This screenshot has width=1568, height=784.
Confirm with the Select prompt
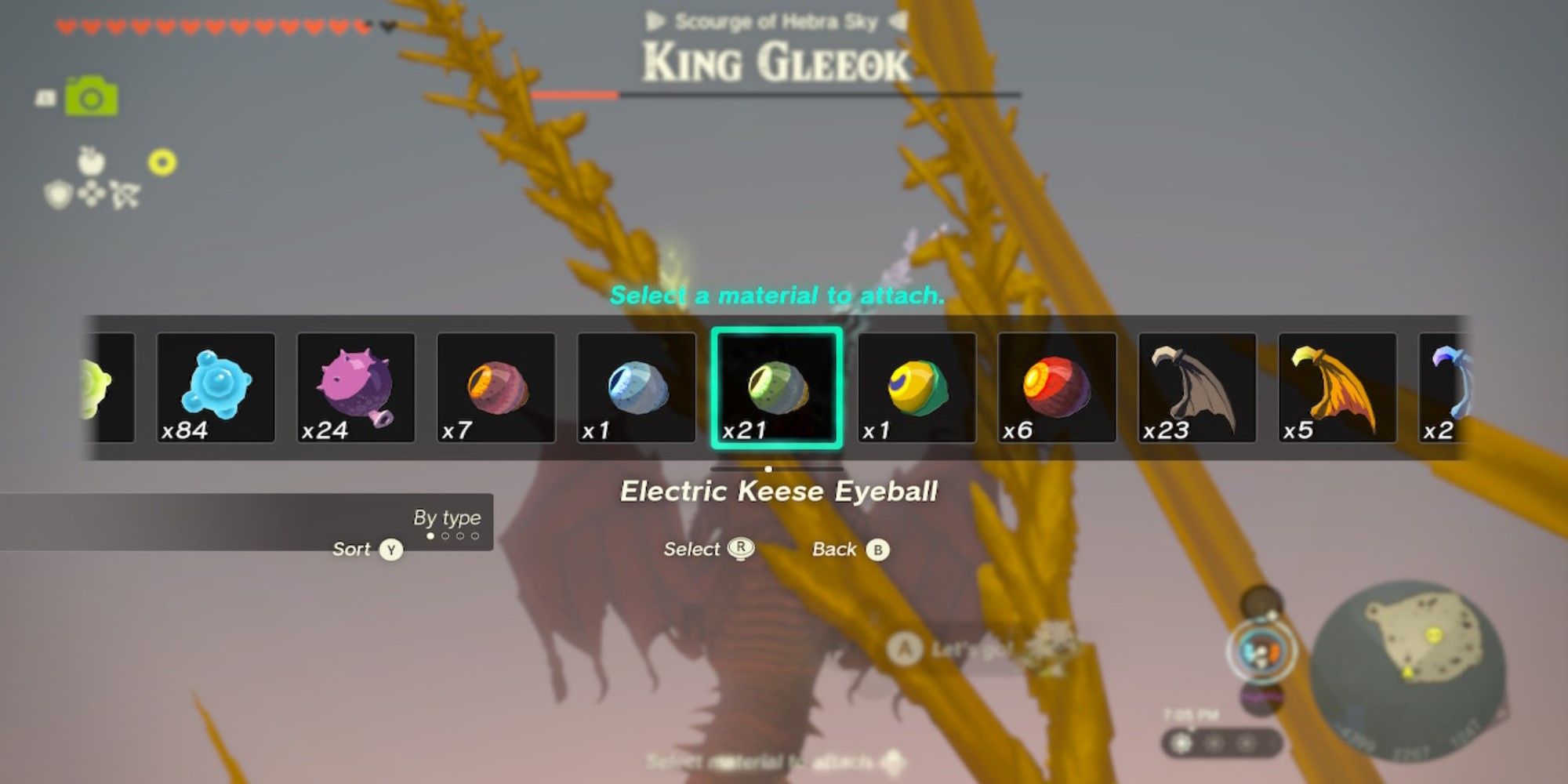coord(710,549)
